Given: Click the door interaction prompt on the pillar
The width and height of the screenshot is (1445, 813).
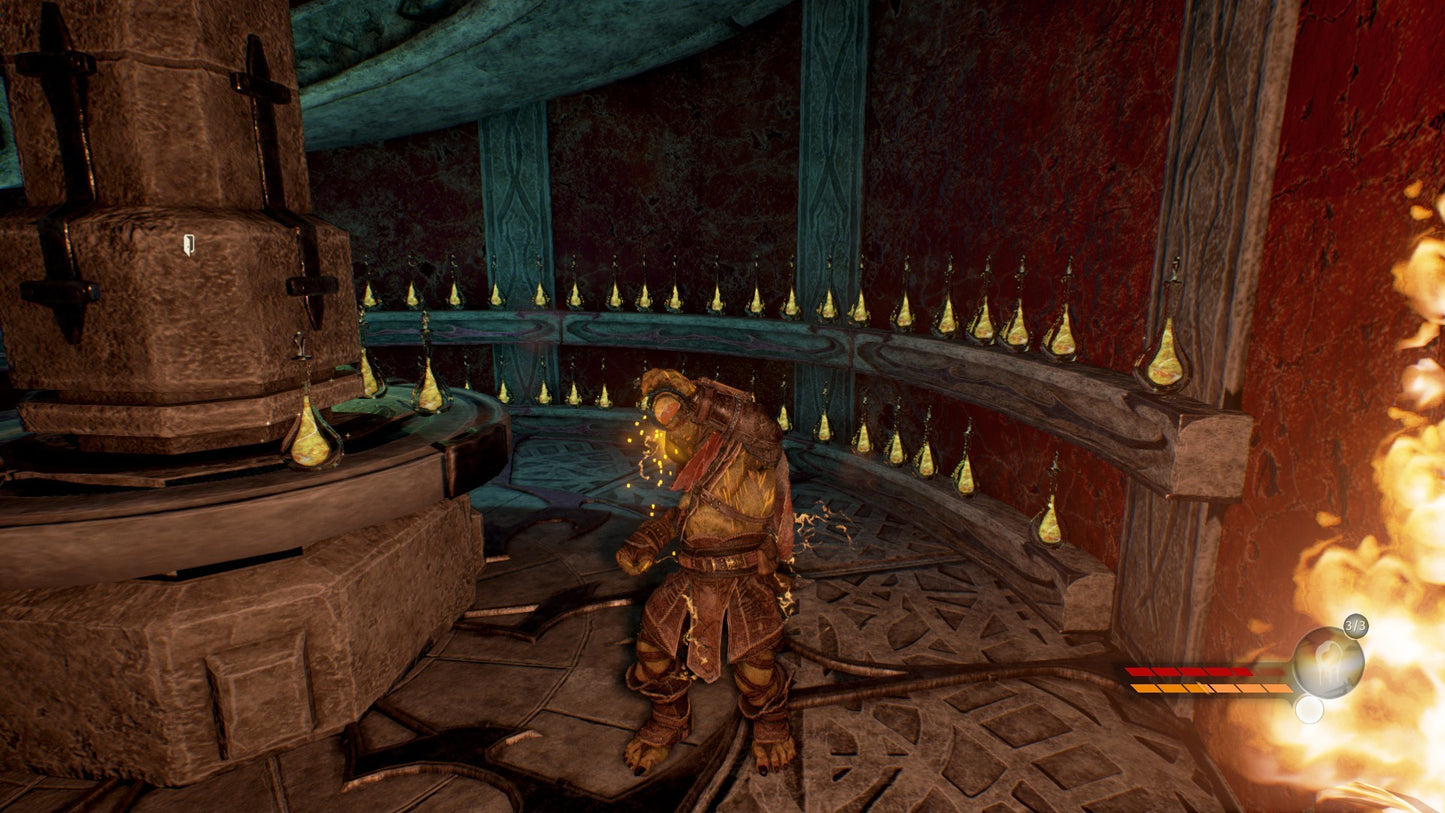Looking at the screenshot, I should [188, 245].
